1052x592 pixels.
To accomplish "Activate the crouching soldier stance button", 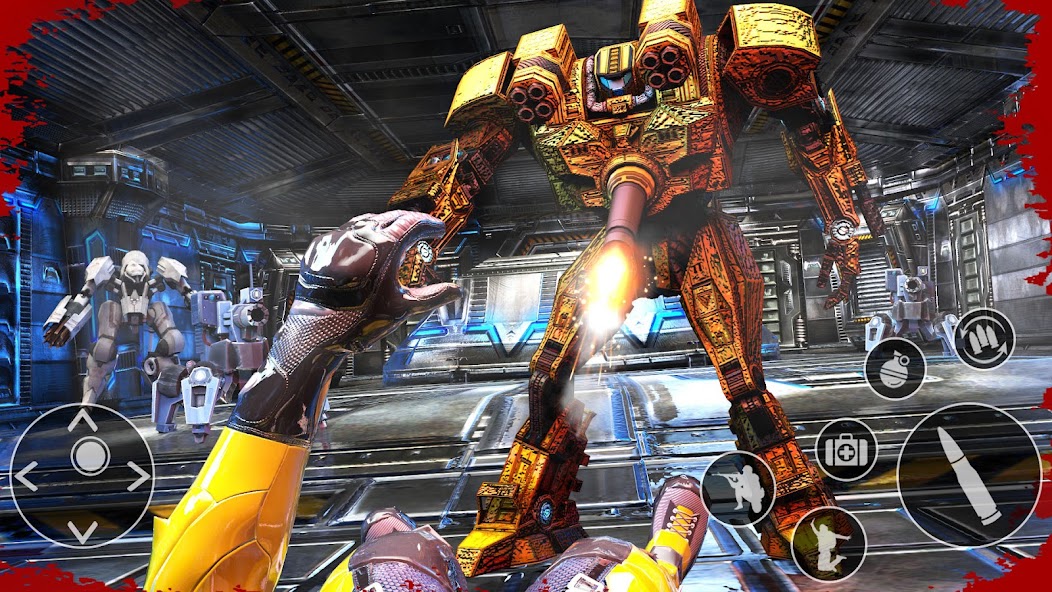I will (x=738, y=488).
